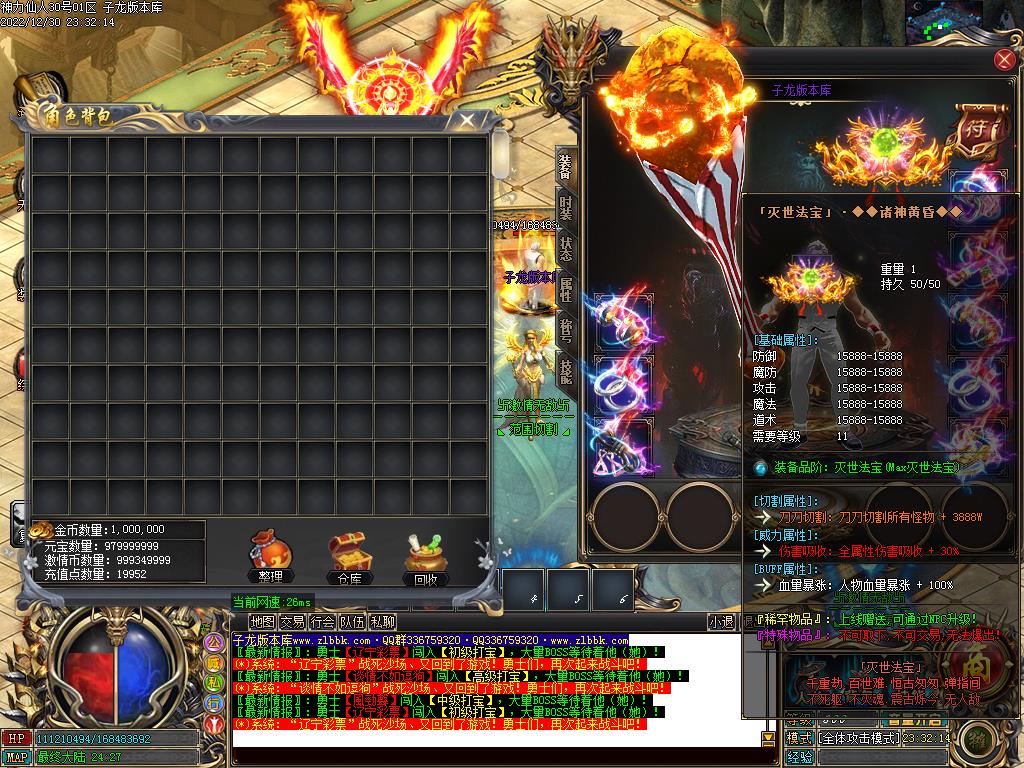This screenshot has height=768, width=1024.
Task: Close the character equipment panel
Action: 1004,60
